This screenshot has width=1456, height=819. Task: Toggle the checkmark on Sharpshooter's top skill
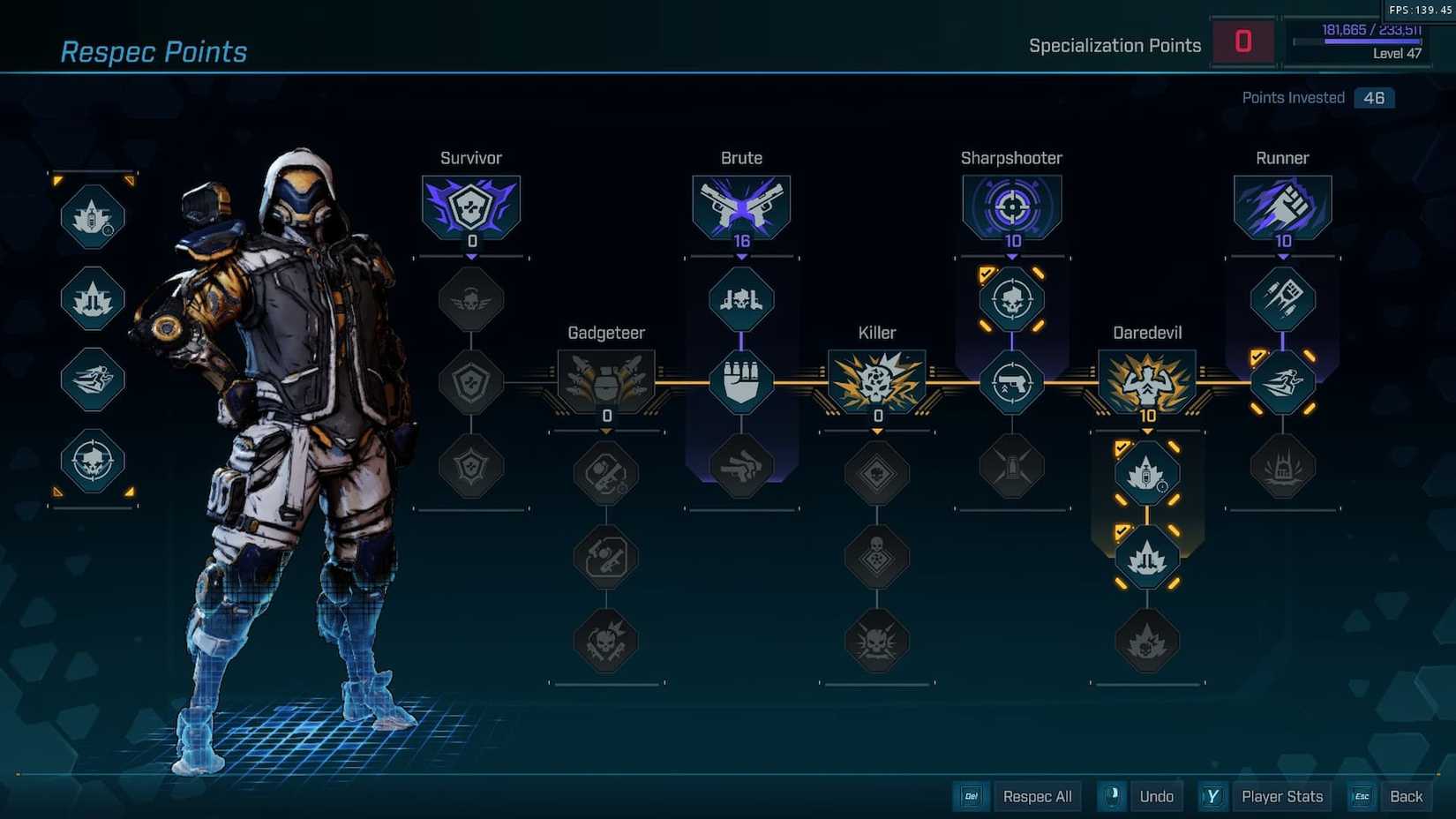1011,298
